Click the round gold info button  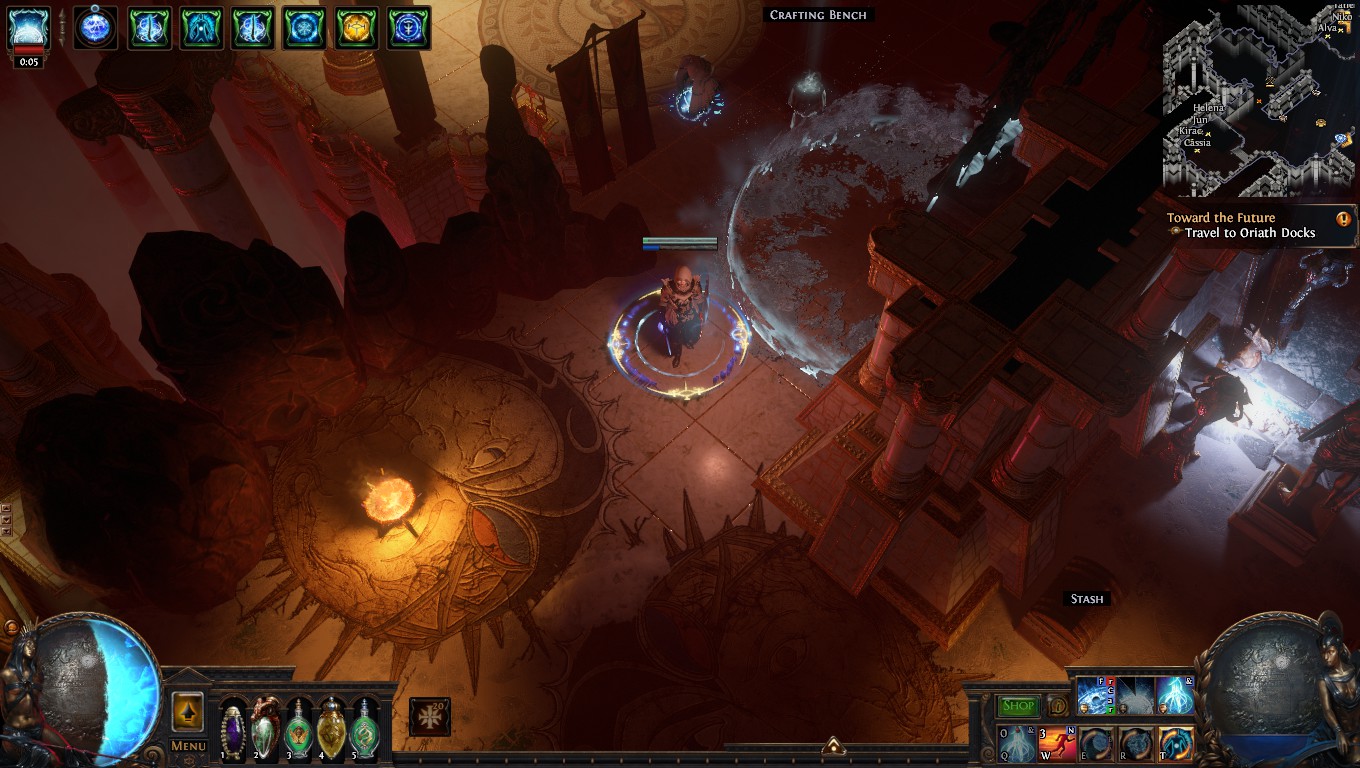pos(1056,706)
